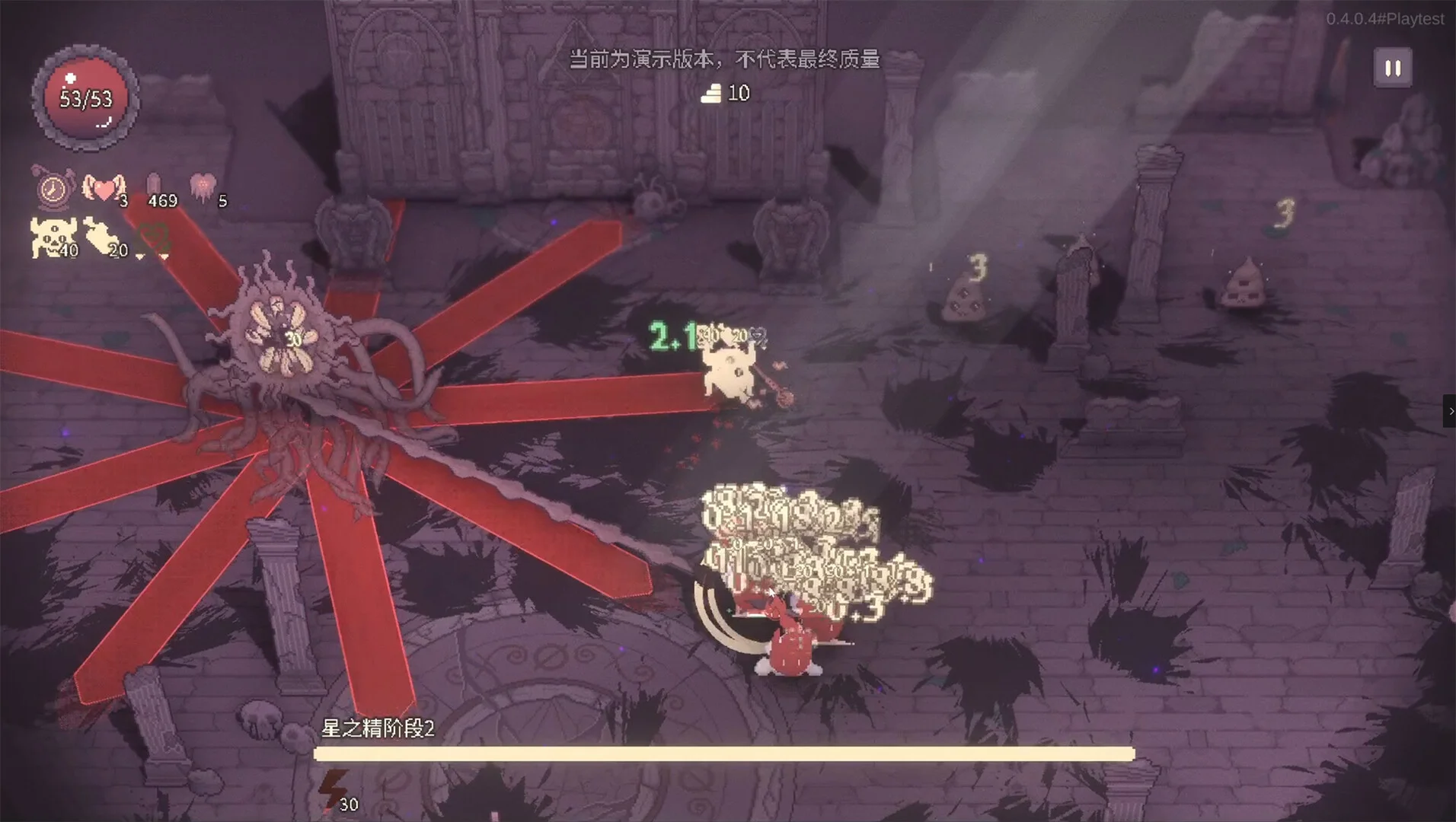Pause the game with the pause button
Screen dimensions: 1456x822
coord(1393,68)
